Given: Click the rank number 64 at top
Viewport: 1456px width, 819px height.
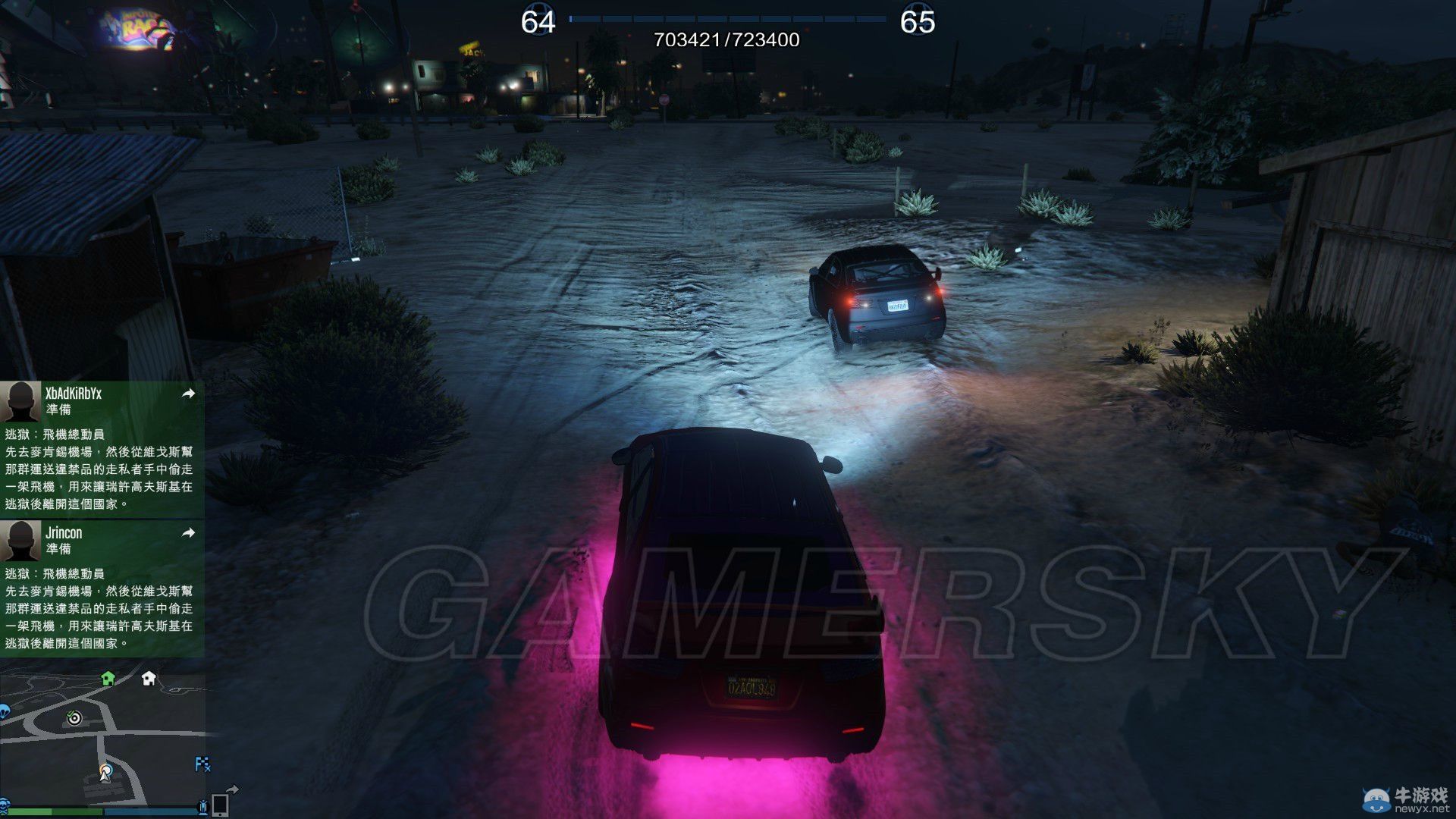Looking at the screenshot, I should pyautogui.click(x=538, y=19).
